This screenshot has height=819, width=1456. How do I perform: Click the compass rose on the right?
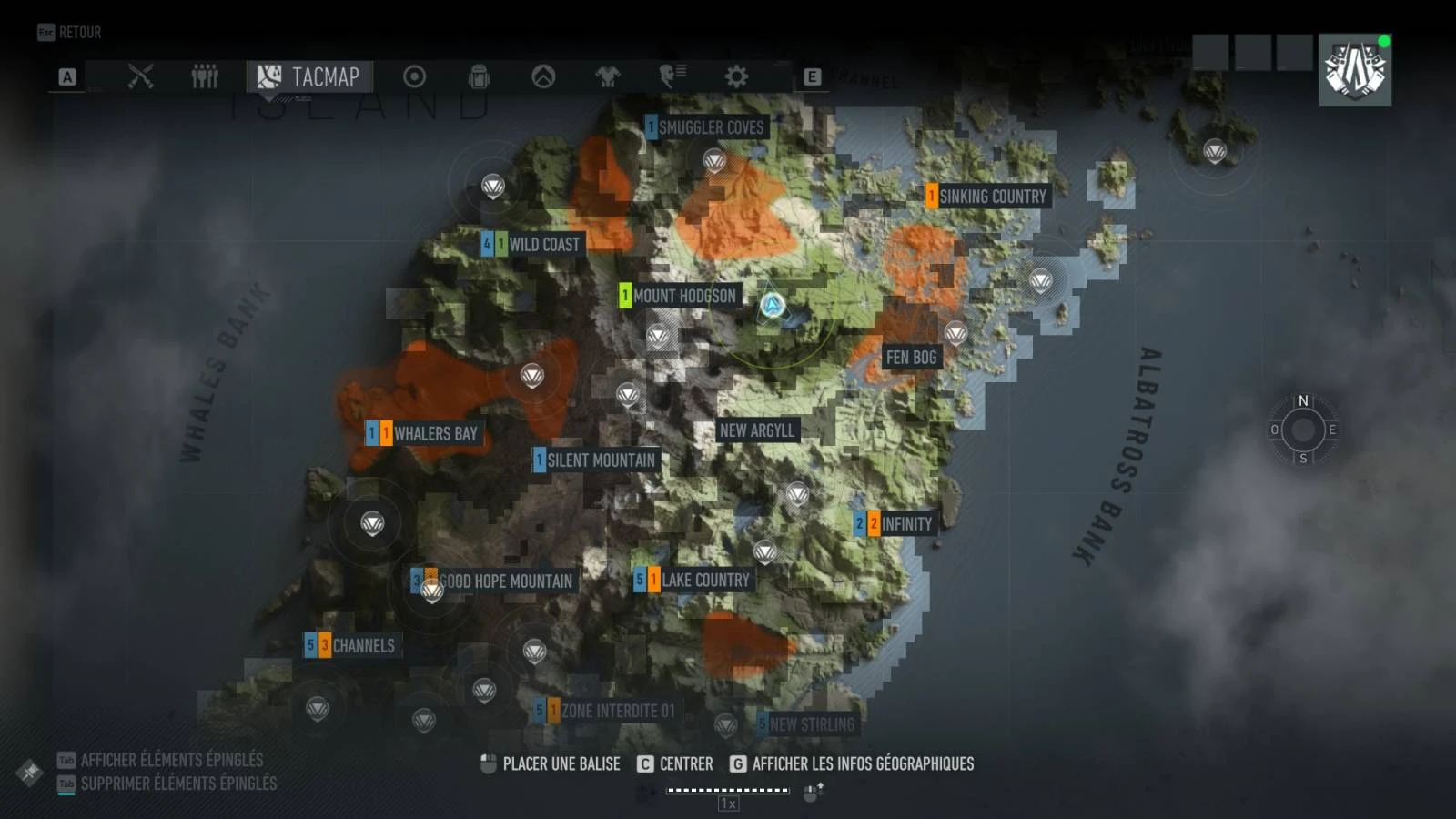tap(1303, 430)
